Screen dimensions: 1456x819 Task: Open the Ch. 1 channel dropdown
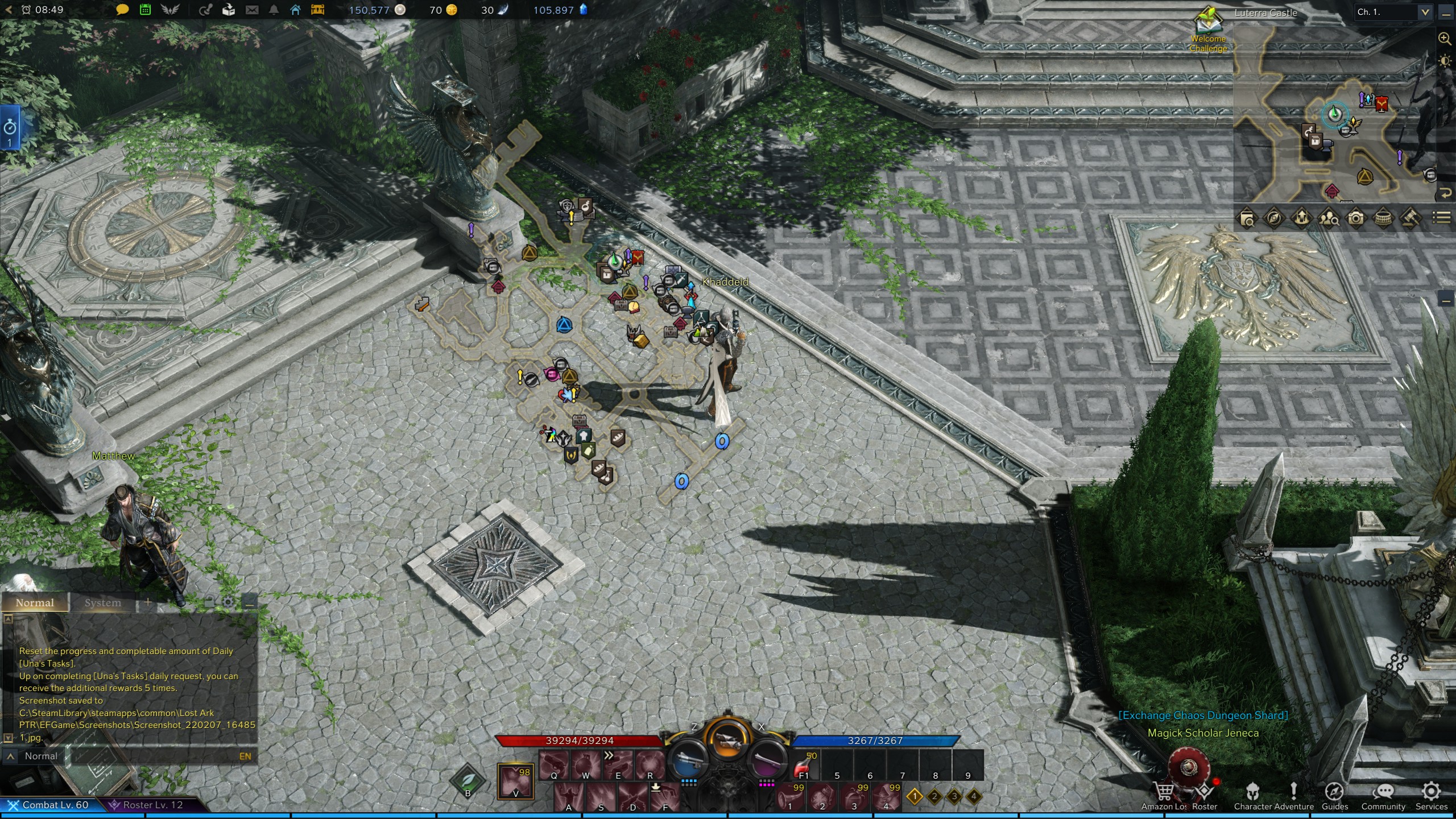(1425, 13)
